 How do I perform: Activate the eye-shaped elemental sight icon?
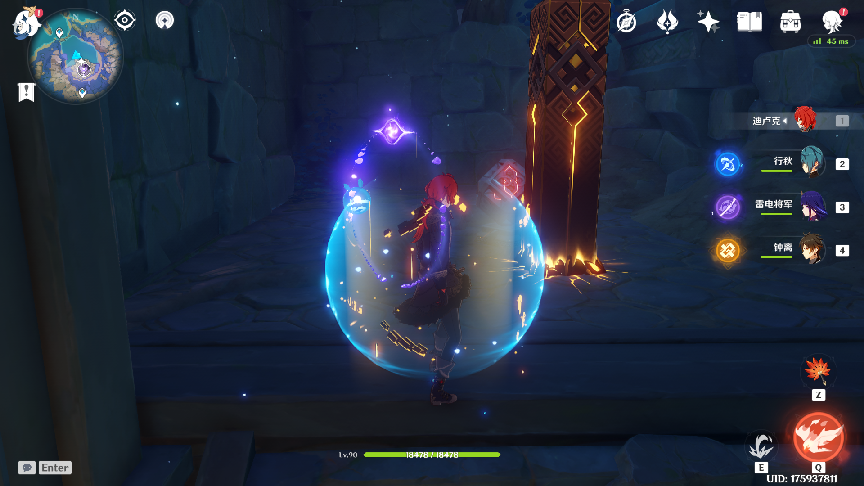tap(125, 20)
